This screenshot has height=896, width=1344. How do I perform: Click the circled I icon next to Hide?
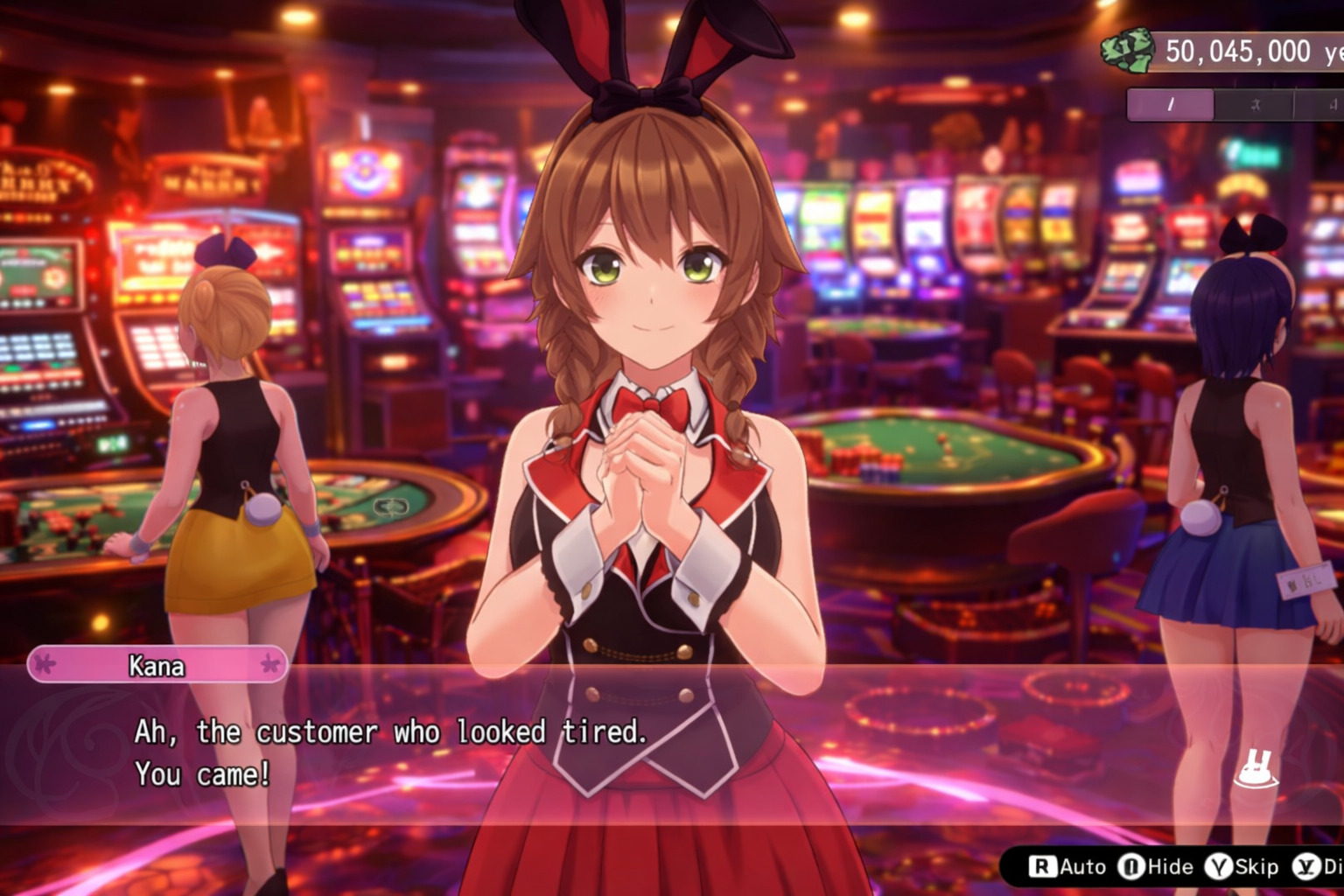[1130, 865]
